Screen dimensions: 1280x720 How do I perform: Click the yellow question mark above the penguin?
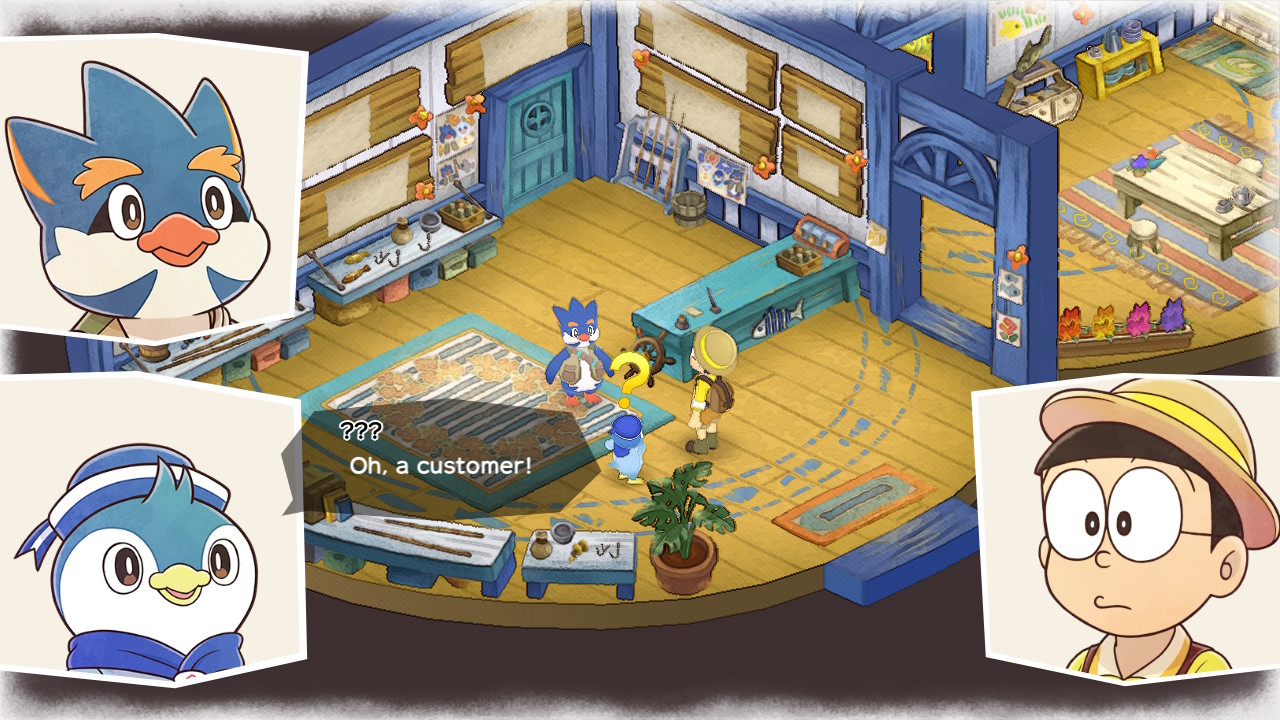pos(630,370)
